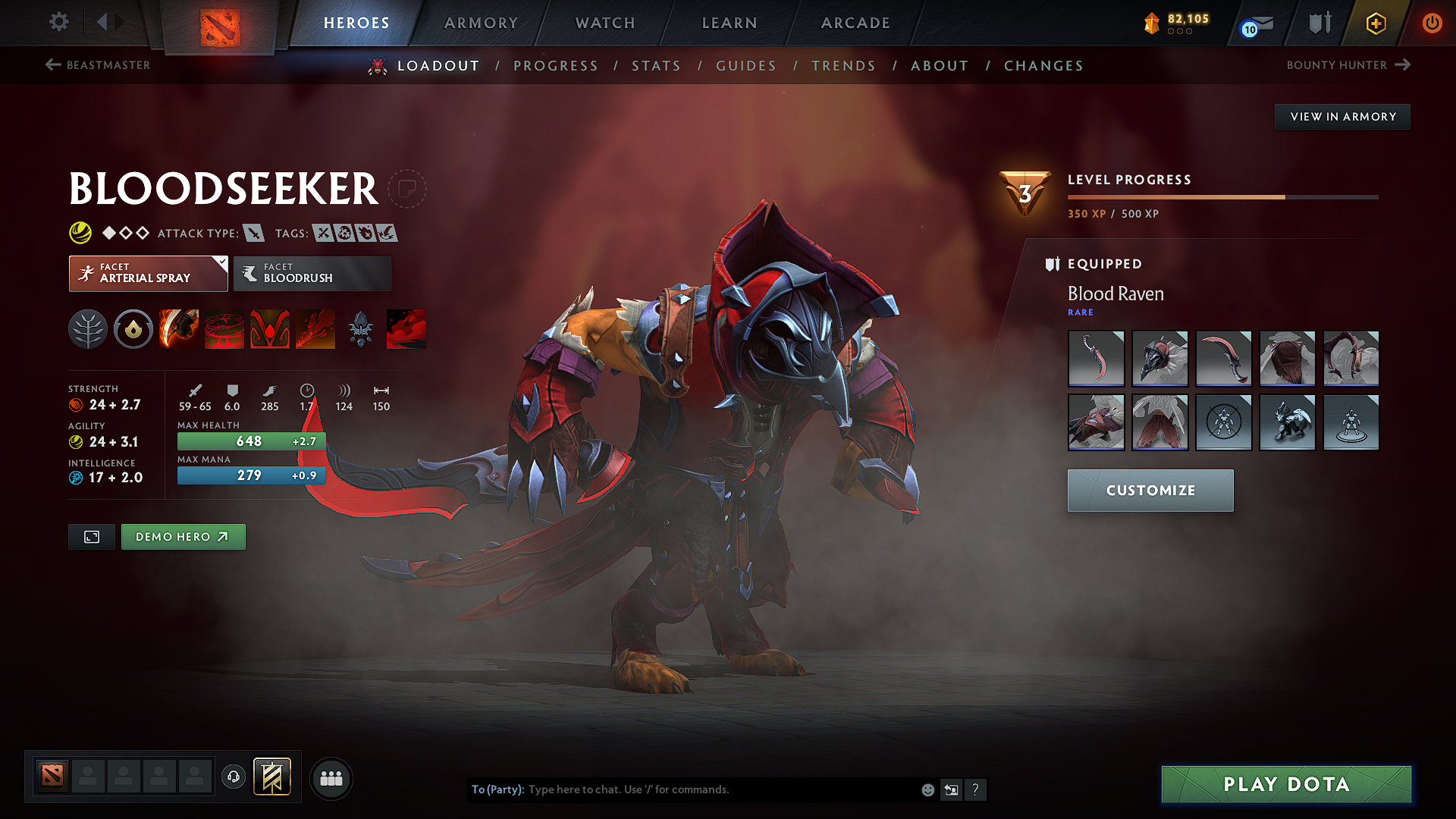Open the settings gear

pos(58,22)
